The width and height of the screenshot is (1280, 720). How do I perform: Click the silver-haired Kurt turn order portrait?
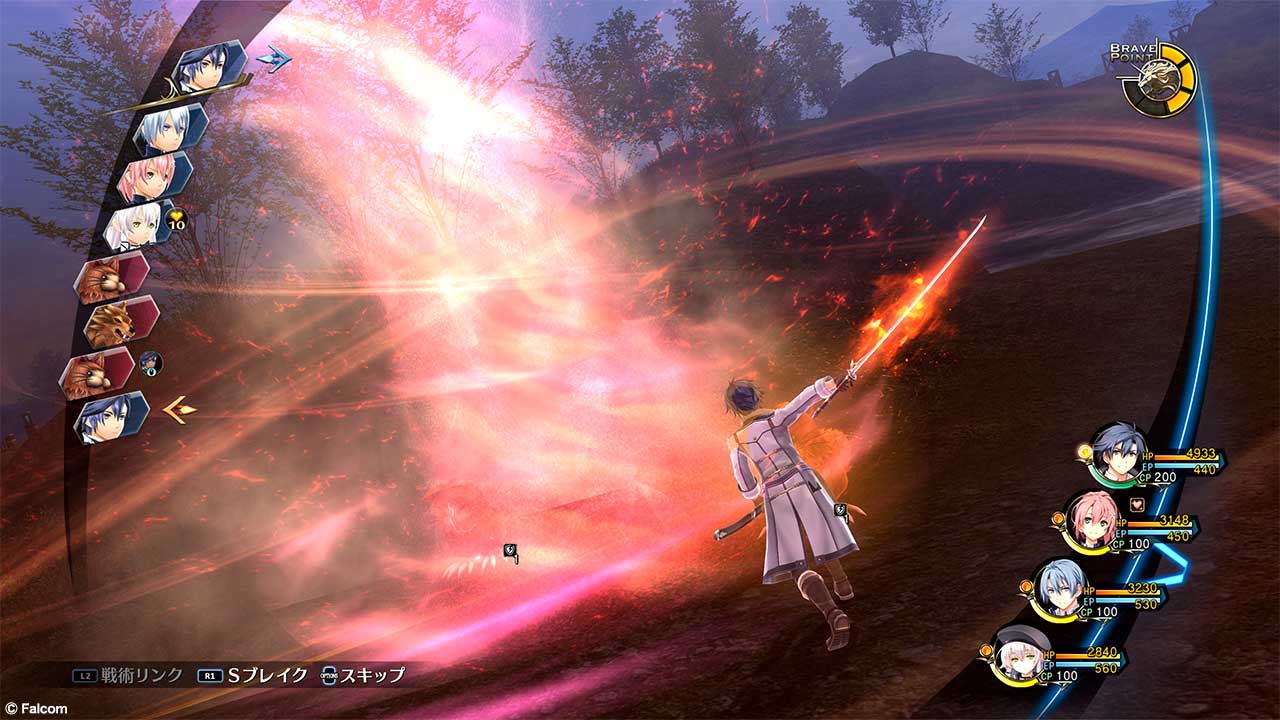point(170,130)
